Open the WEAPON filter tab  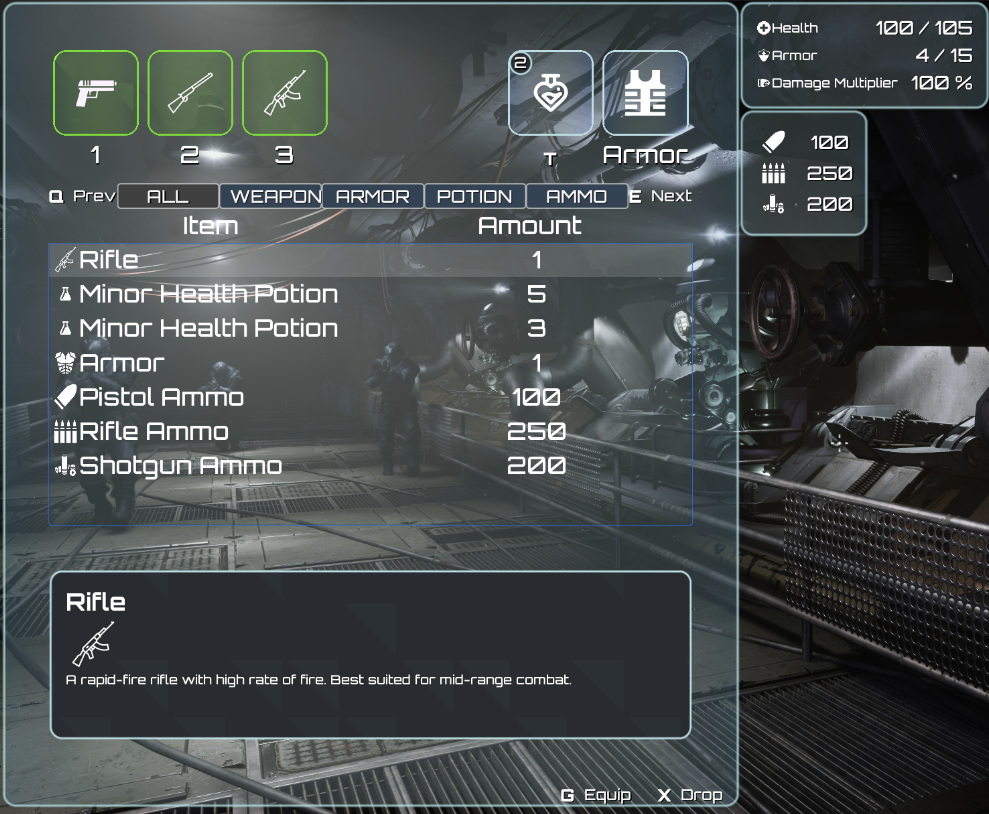(x=271, y=196)
